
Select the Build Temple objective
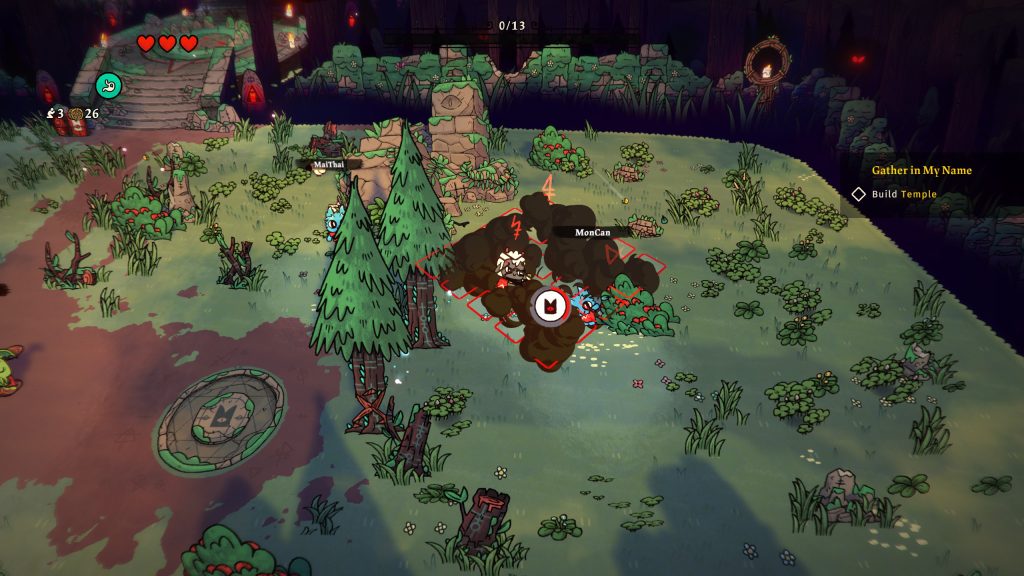pos(903,194)
